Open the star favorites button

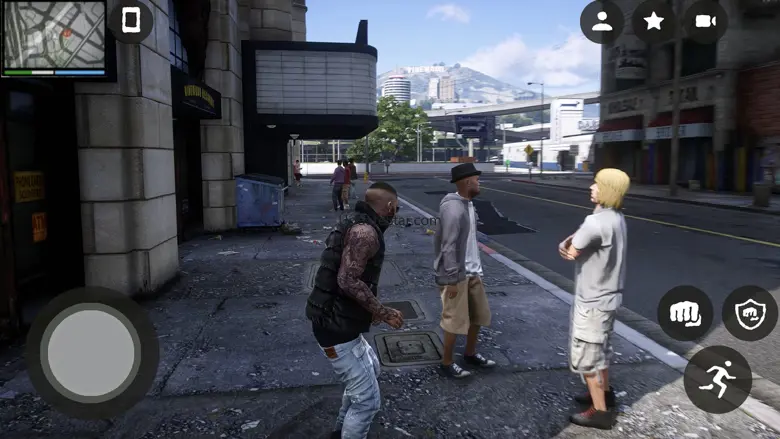point(654,22)
